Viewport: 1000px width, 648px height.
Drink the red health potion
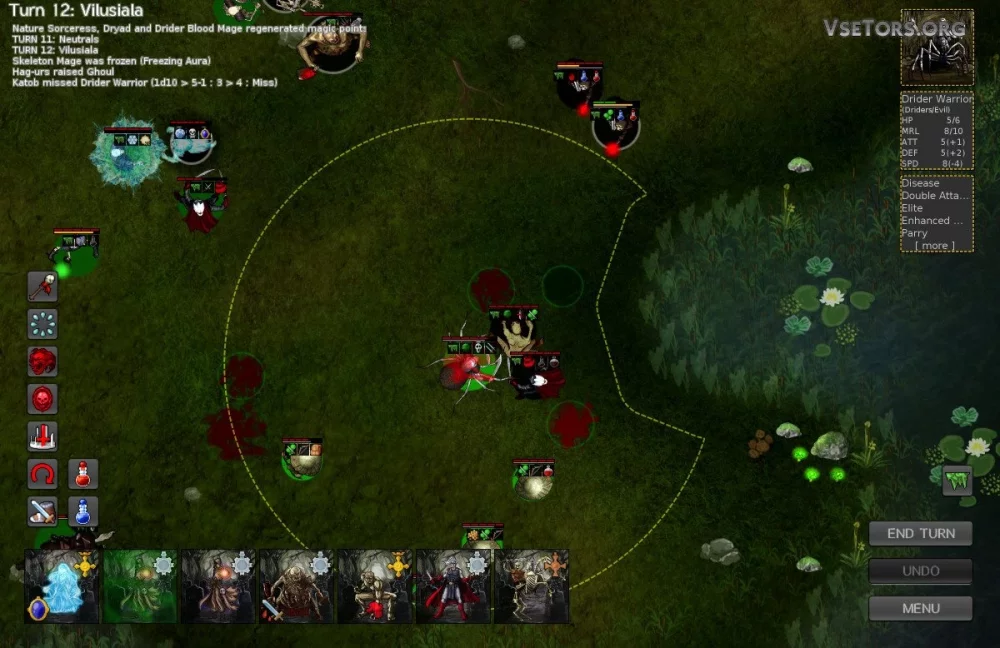tap(83, 474)
